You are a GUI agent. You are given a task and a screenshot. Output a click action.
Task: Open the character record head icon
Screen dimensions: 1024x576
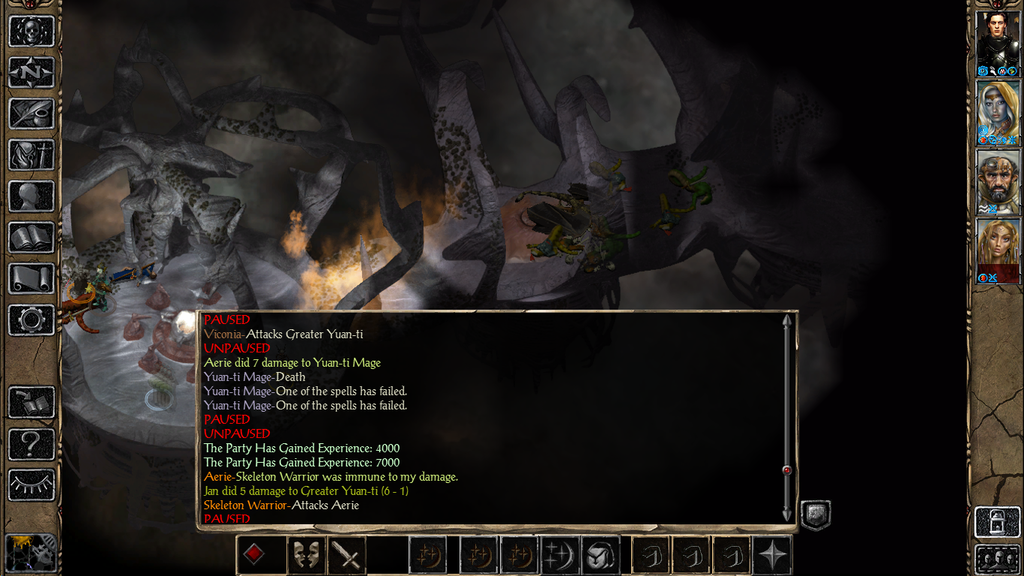coord(31,196)
